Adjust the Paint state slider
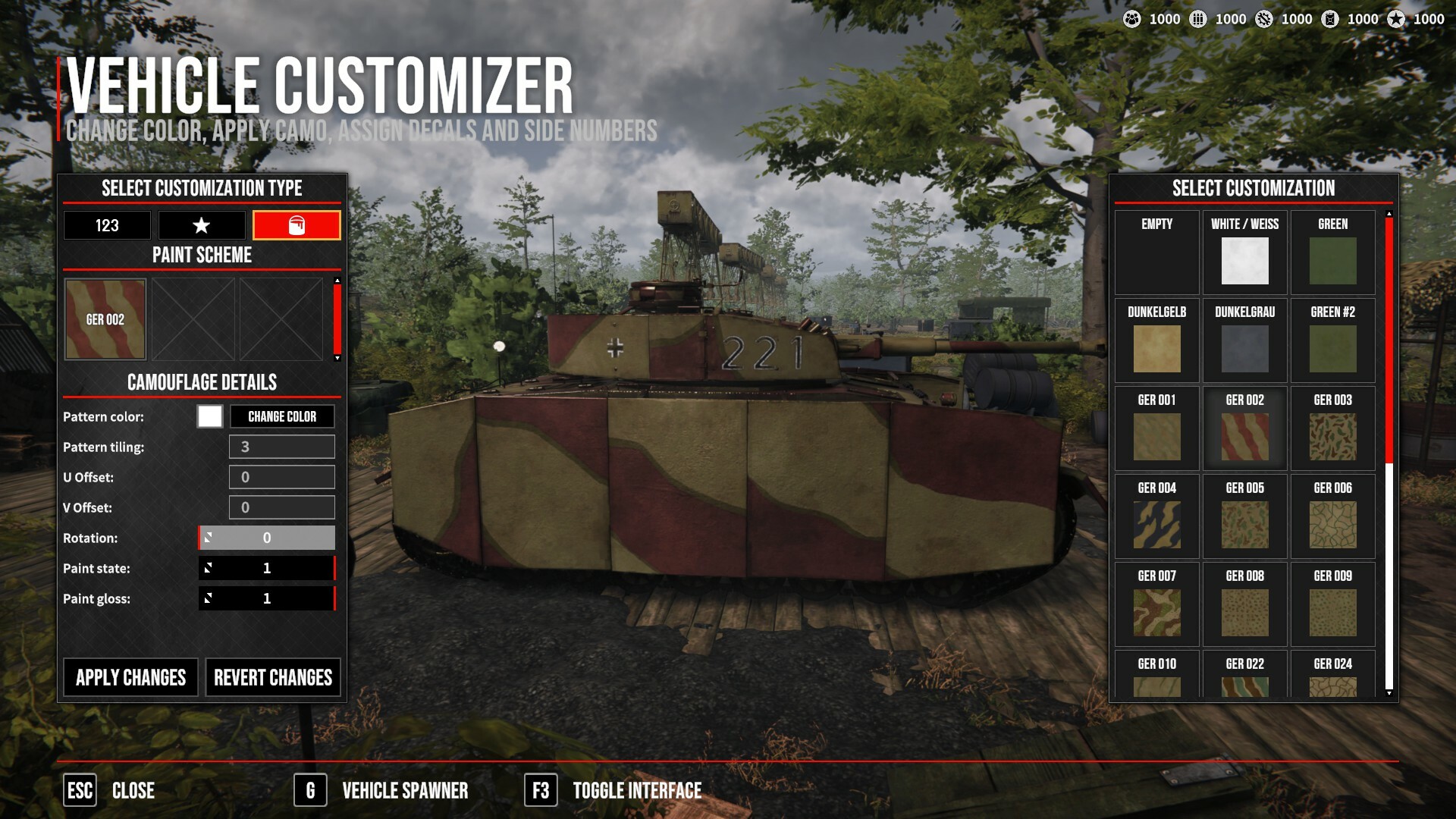This screenshot has height=819, width=1456. coord(266,568)
